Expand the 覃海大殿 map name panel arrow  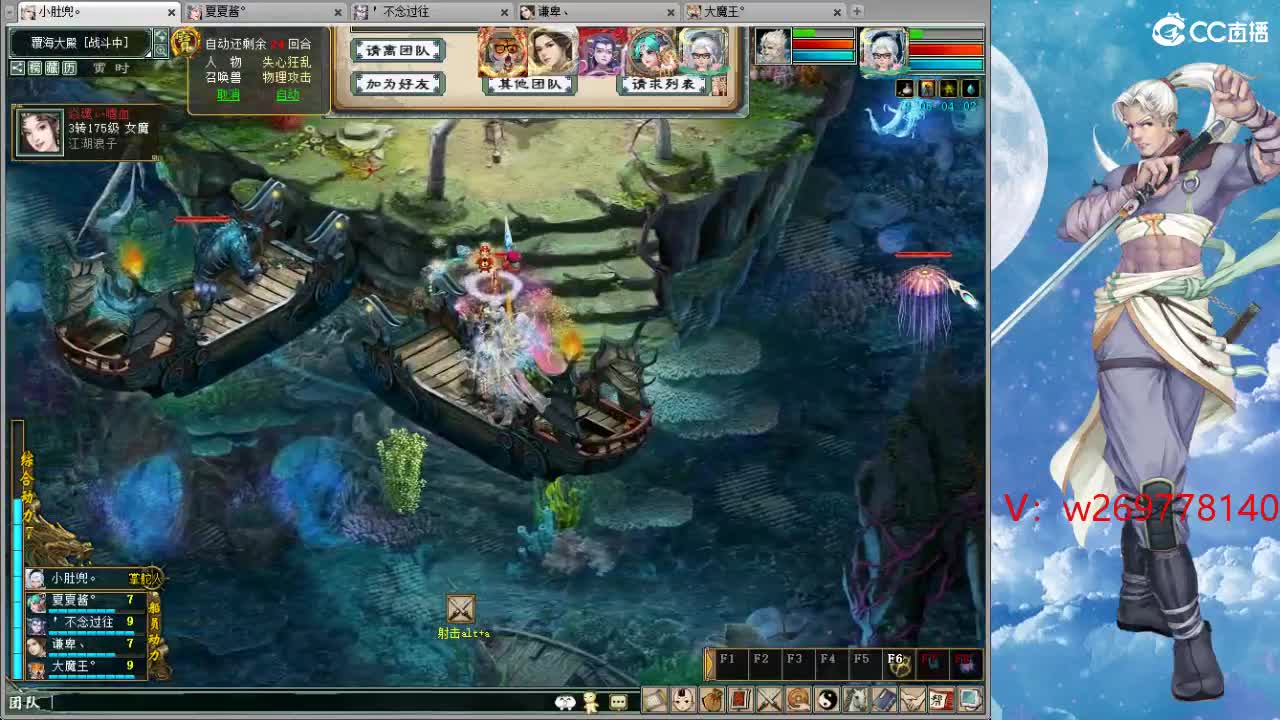click(148, 55)
